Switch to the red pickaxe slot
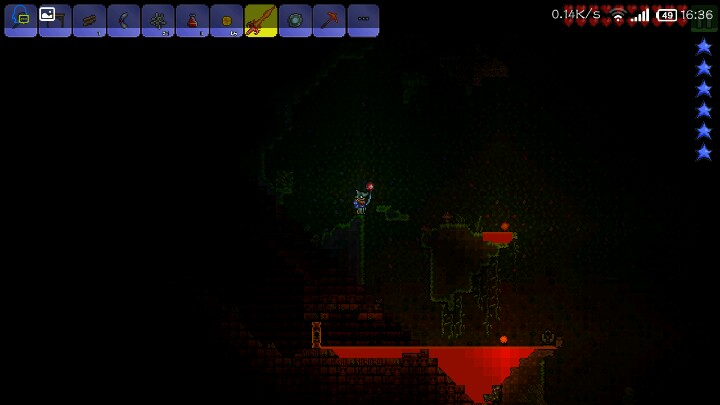 pos(329,20)
